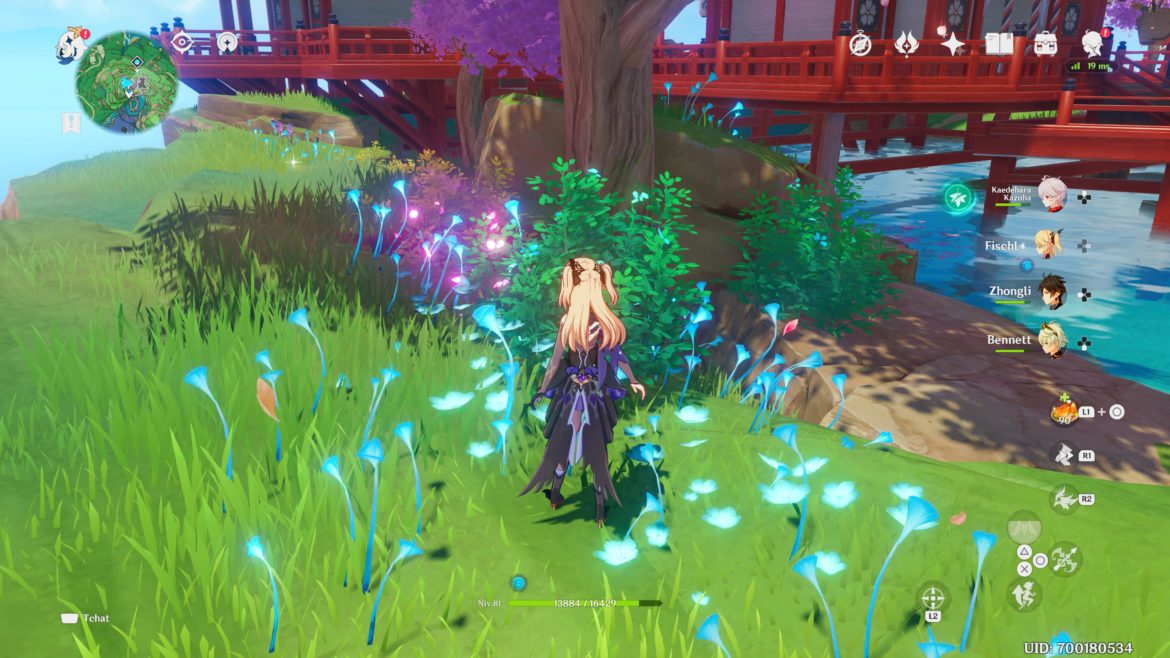Open the Adventurer Handbook book icon
Viewport: 1170px width, 658px height.
pyautogui.click(x=999, y=44)
